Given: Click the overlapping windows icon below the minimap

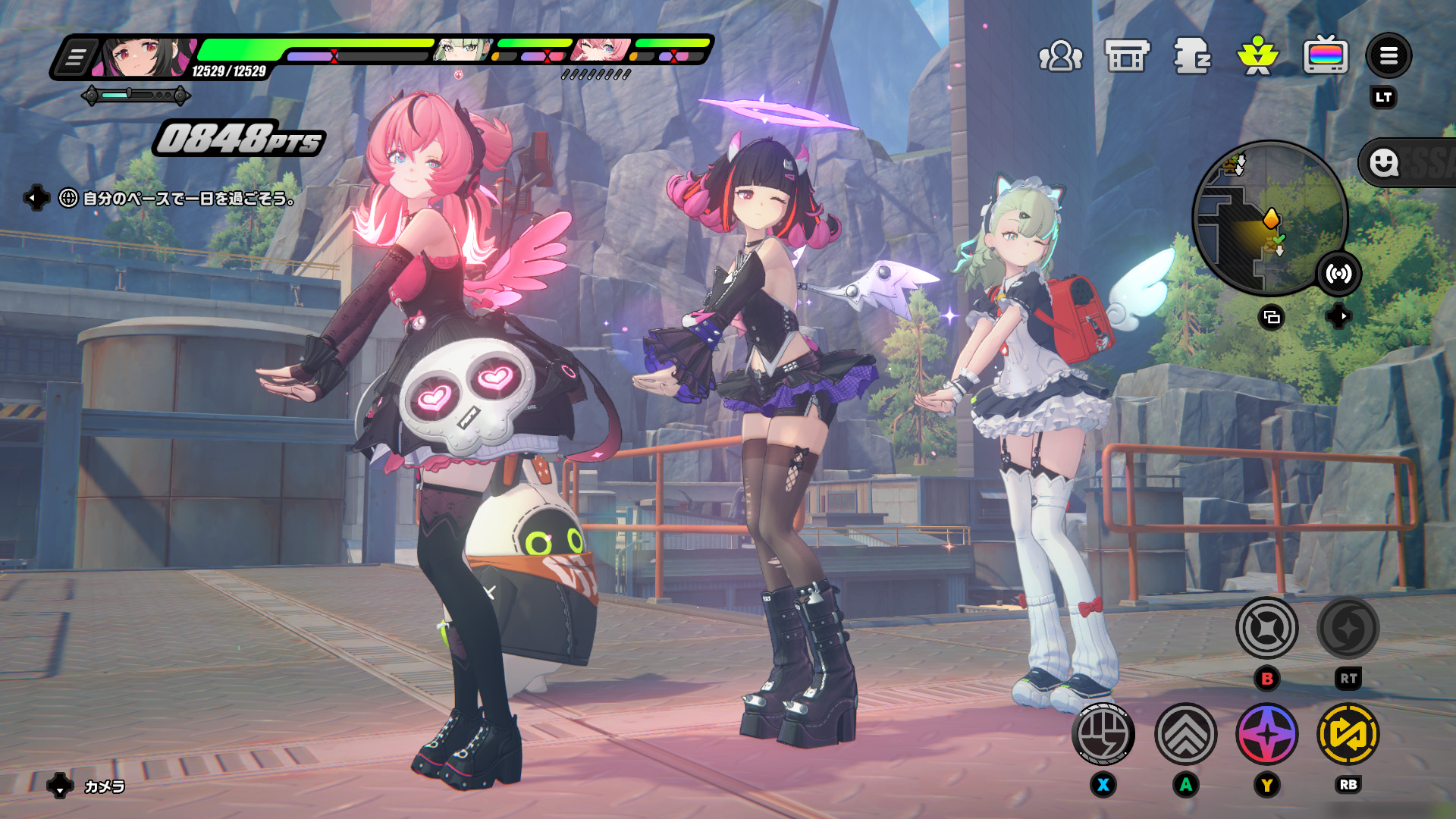Looking at the screenshot, I should click(1272, 317).
